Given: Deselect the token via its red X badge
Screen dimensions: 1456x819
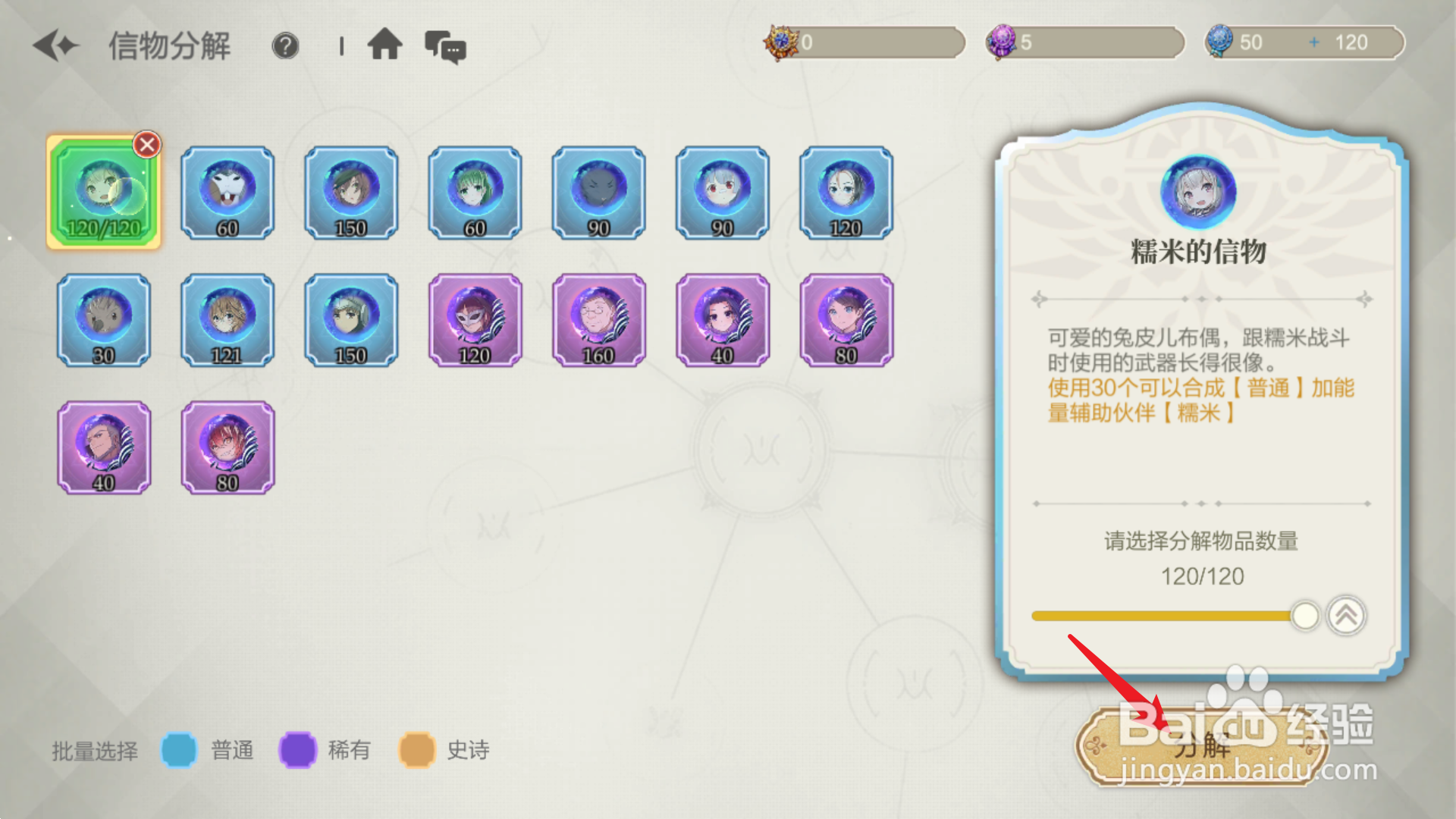Looking at the screenshot, I should click(x=146, y=144).
